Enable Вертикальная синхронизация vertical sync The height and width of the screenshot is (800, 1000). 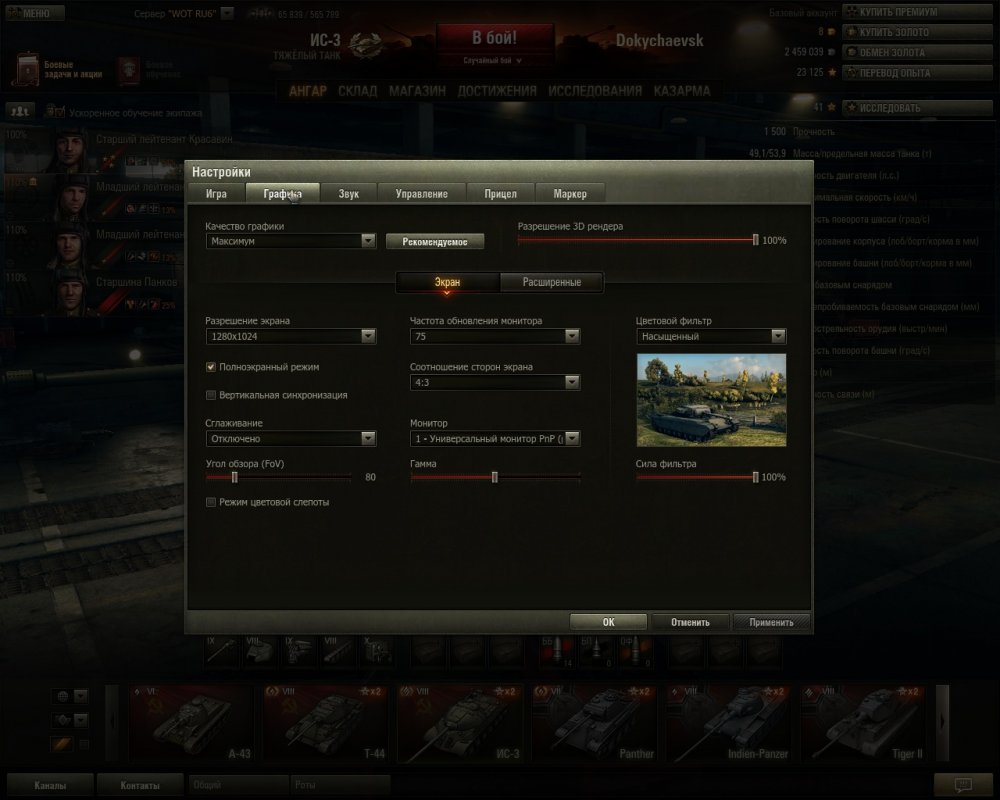211,395
